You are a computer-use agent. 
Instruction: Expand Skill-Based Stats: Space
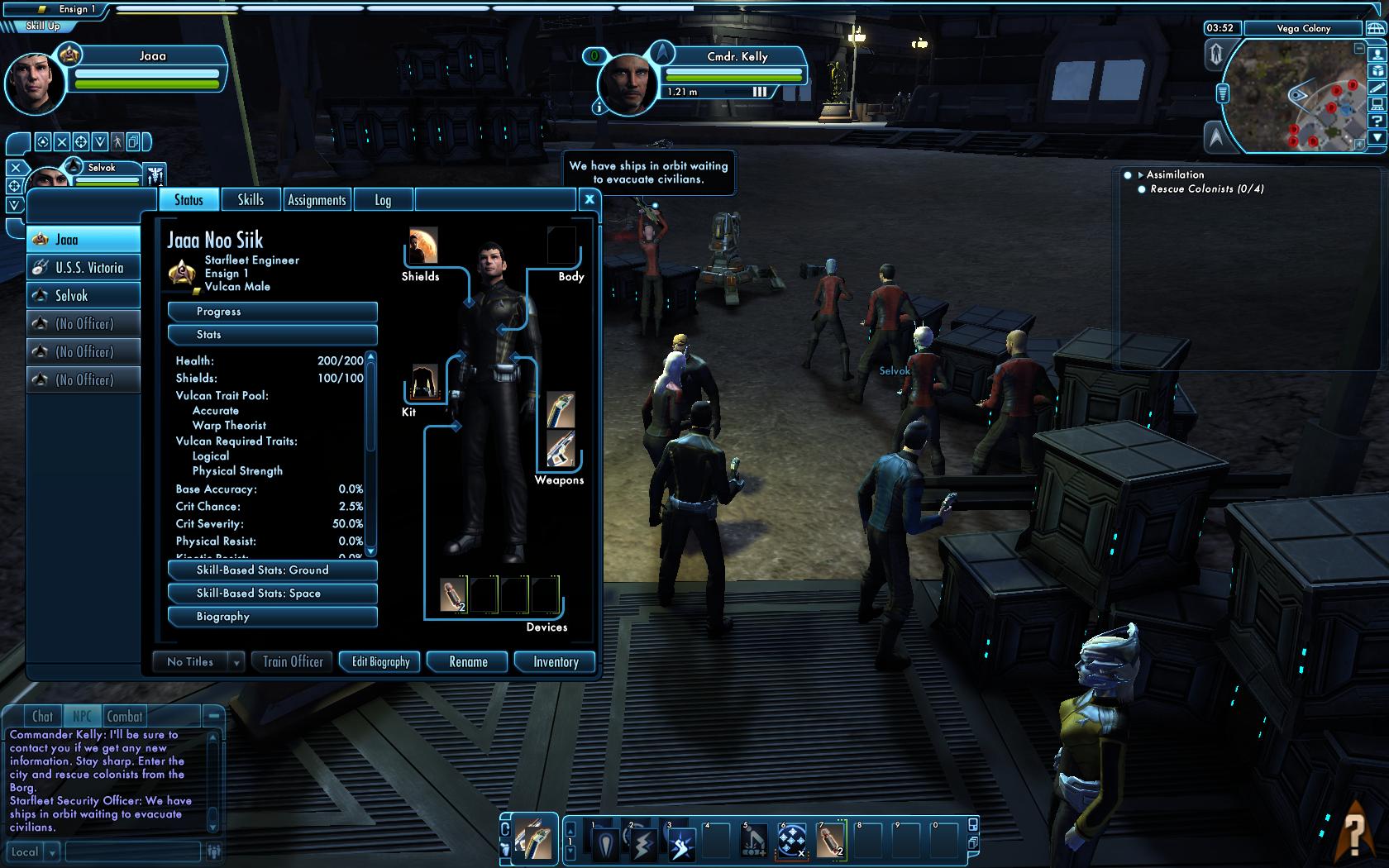pos(272,594)
